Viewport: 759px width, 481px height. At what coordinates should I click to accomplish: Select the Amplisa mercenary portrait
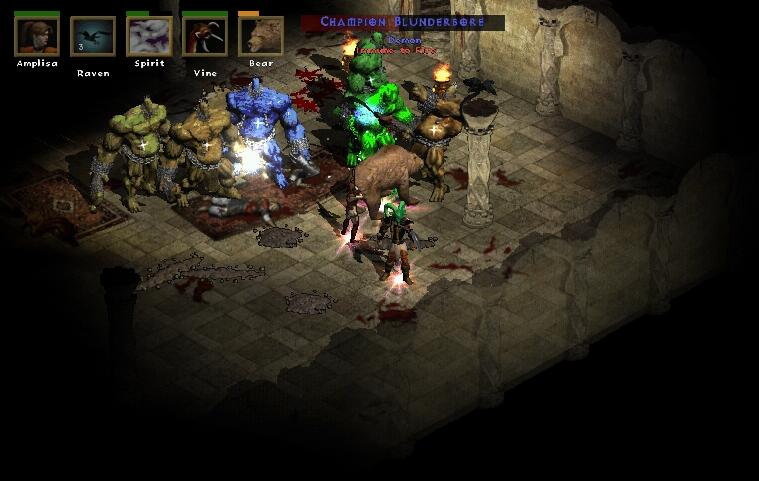tap(36, 36)
